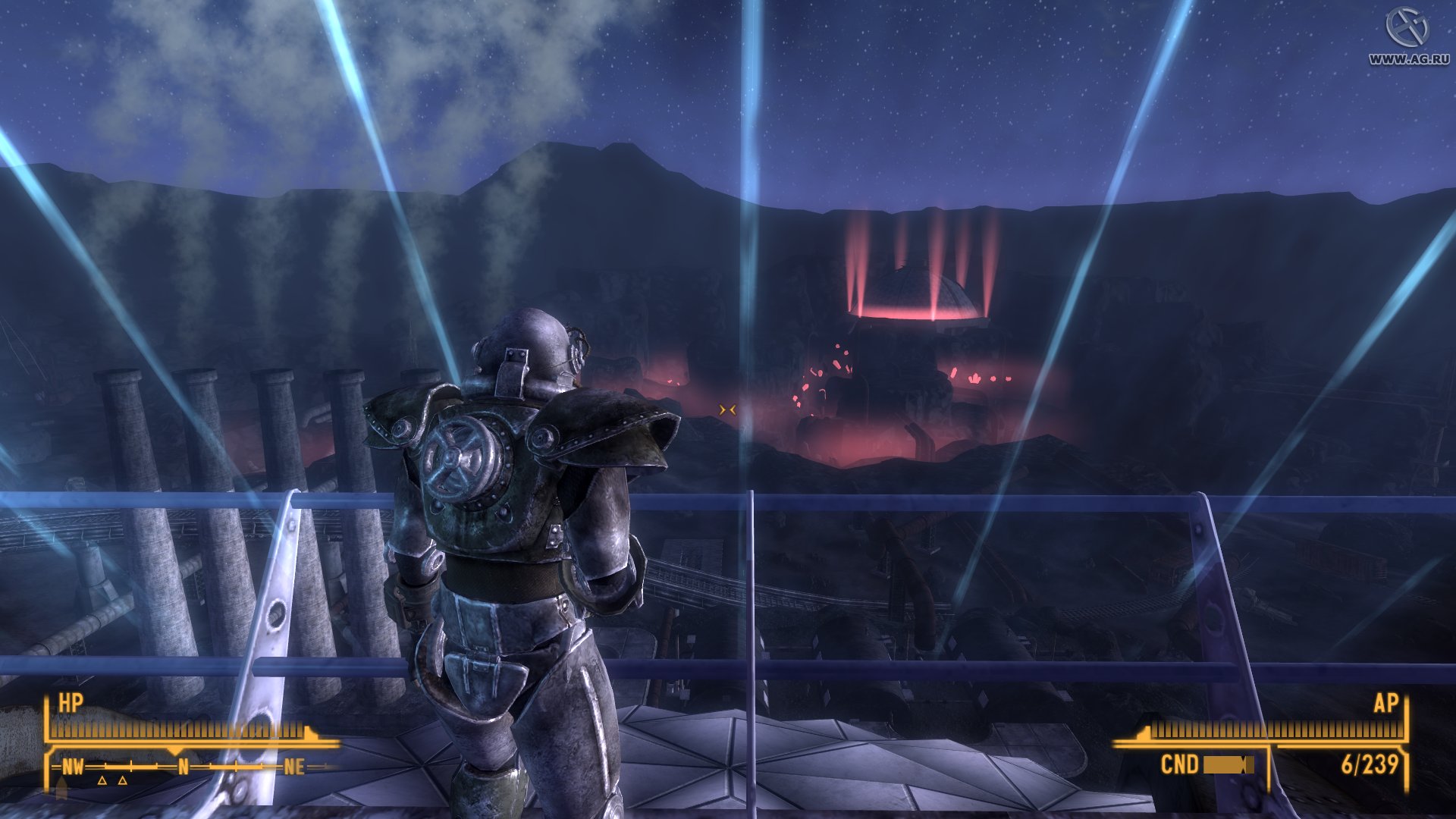
Task: Toggle the first hollow triangle enemy marker
Action: [102, 782]
